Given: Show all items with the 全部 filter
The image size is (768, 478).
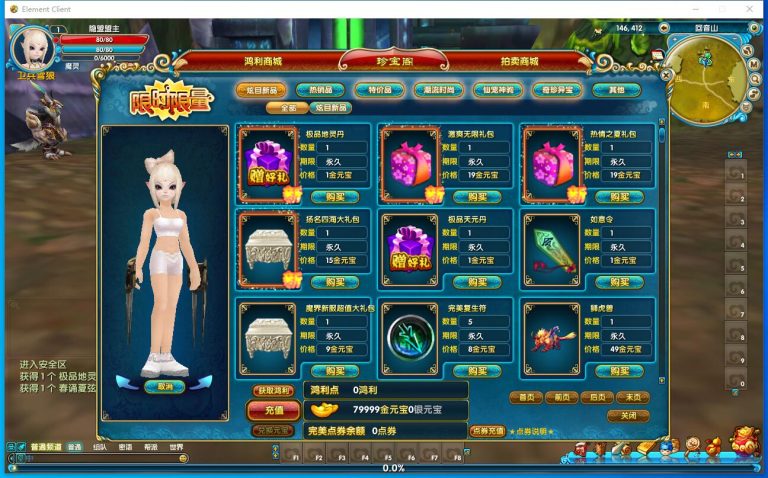Looking at the screenshot, I should pos(288,108).
